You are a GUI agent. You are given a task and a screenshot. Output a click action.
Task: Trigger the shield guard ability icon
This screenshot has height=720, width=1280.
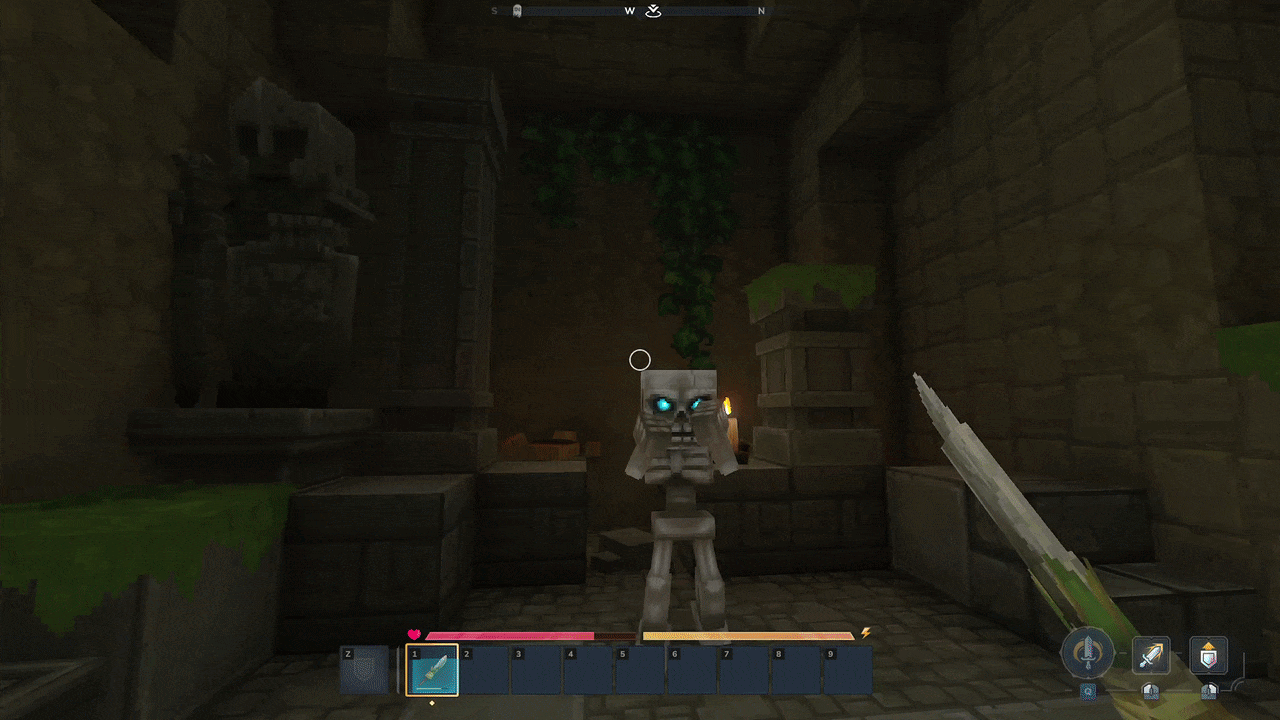(1208, 656)
